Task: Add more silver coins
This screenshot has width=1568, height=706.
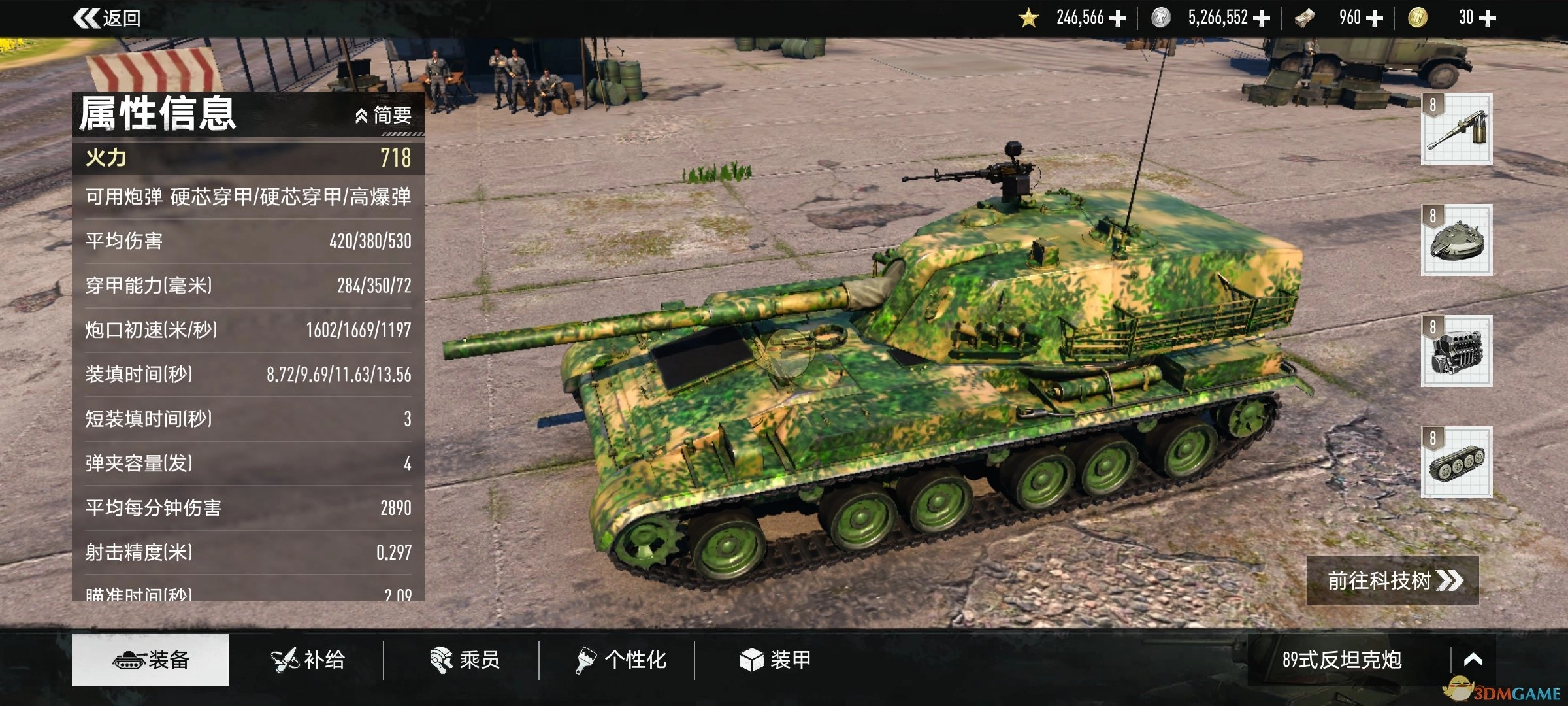Action: 1262,18
